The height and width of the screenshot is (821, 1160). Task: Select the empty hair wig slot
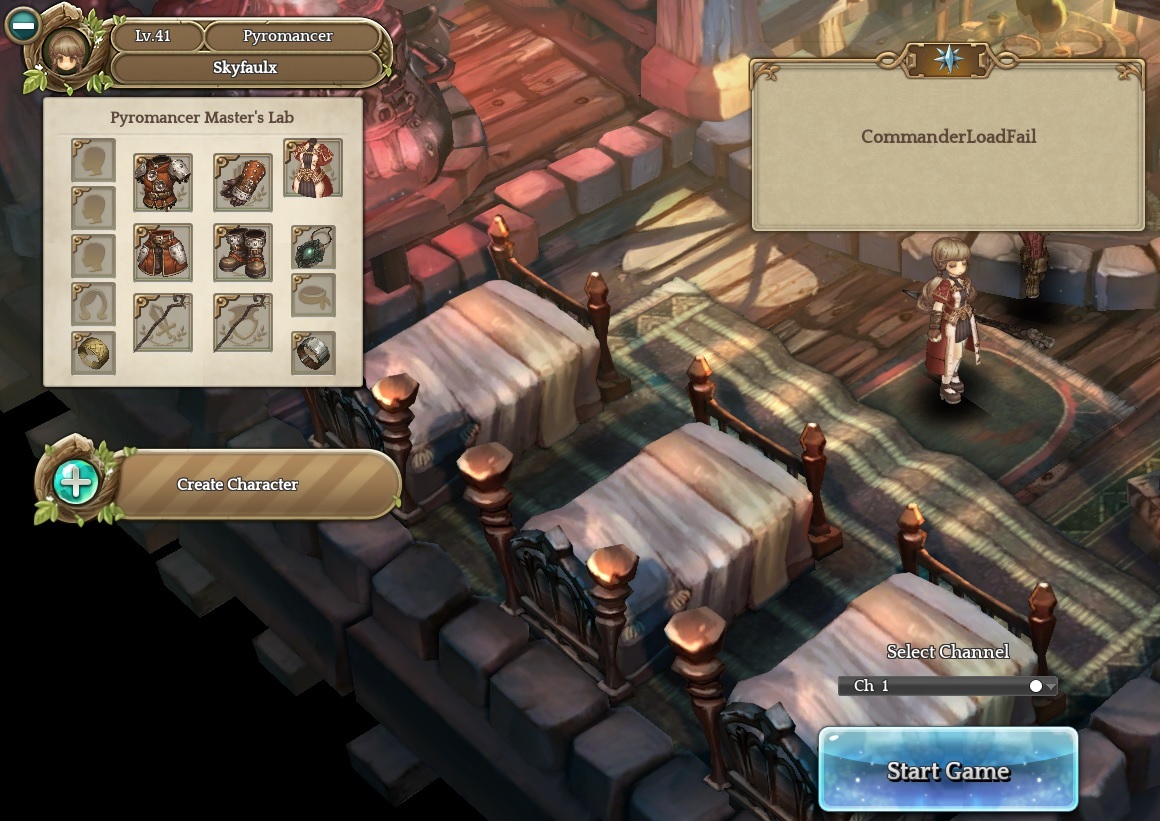tap(93, 303)
